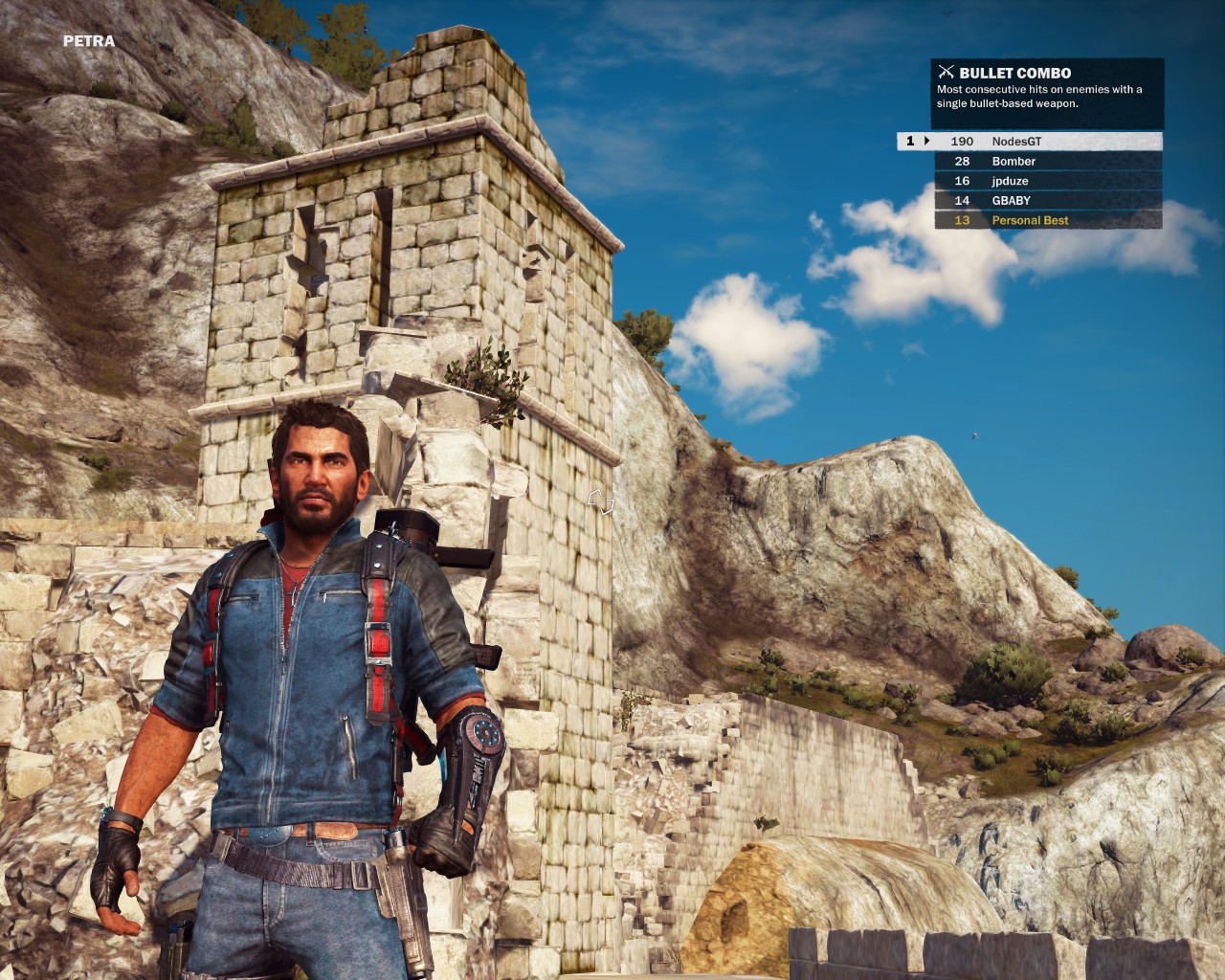This screenshot has height=980, width=1225.
Task: Select the NodesGT leaderboard row
Action: pyautogui.click(x=1048, y=142)
